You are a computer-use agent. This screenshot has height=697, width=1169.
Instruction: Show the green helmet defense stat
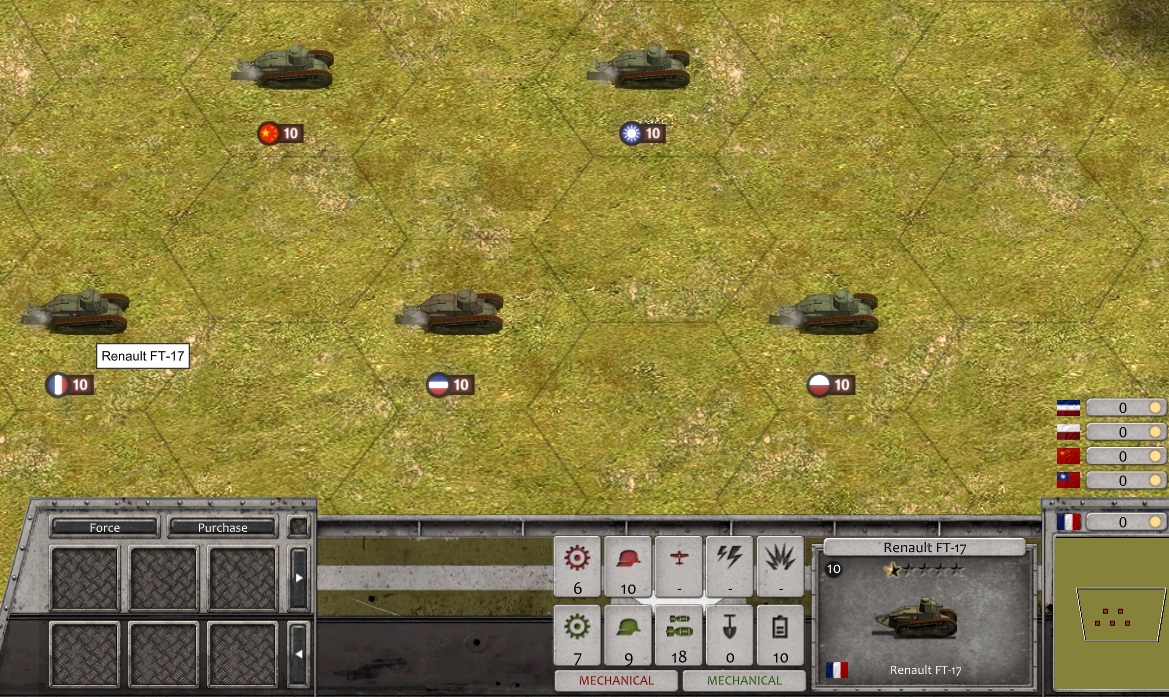(x=628, y=628)
